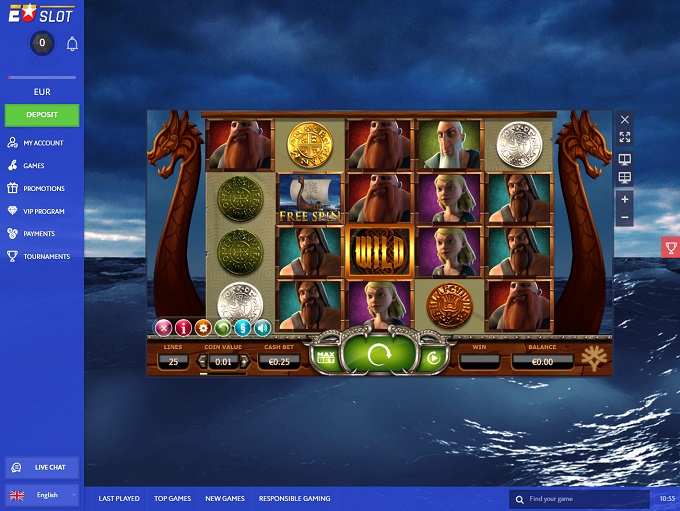This screenshot has height=511, width=680.
Task: Toggle sound with the speaker icon
Action: (x=262, y=327)
